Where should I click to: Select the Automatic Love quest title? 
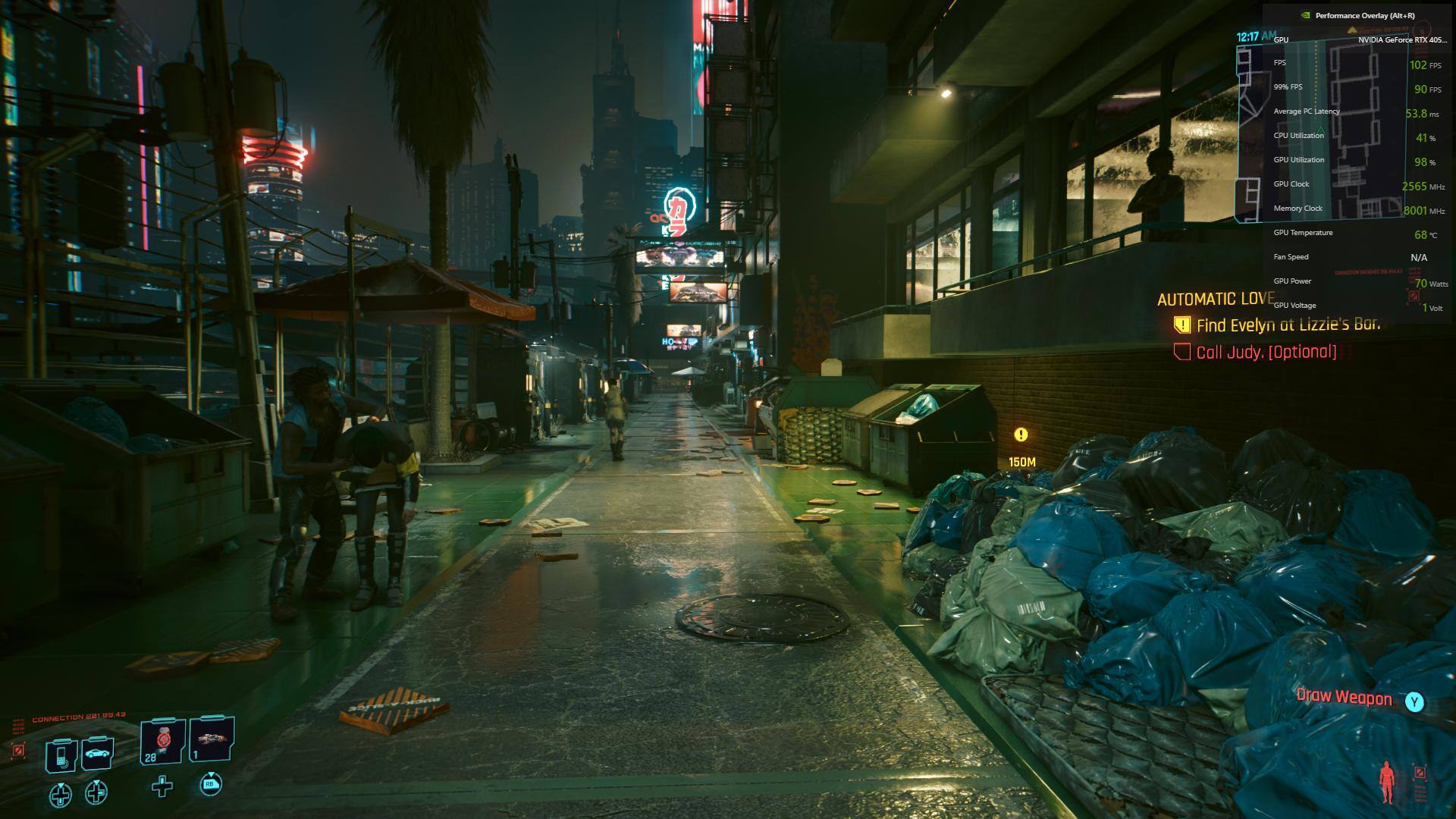[1216, 299]
